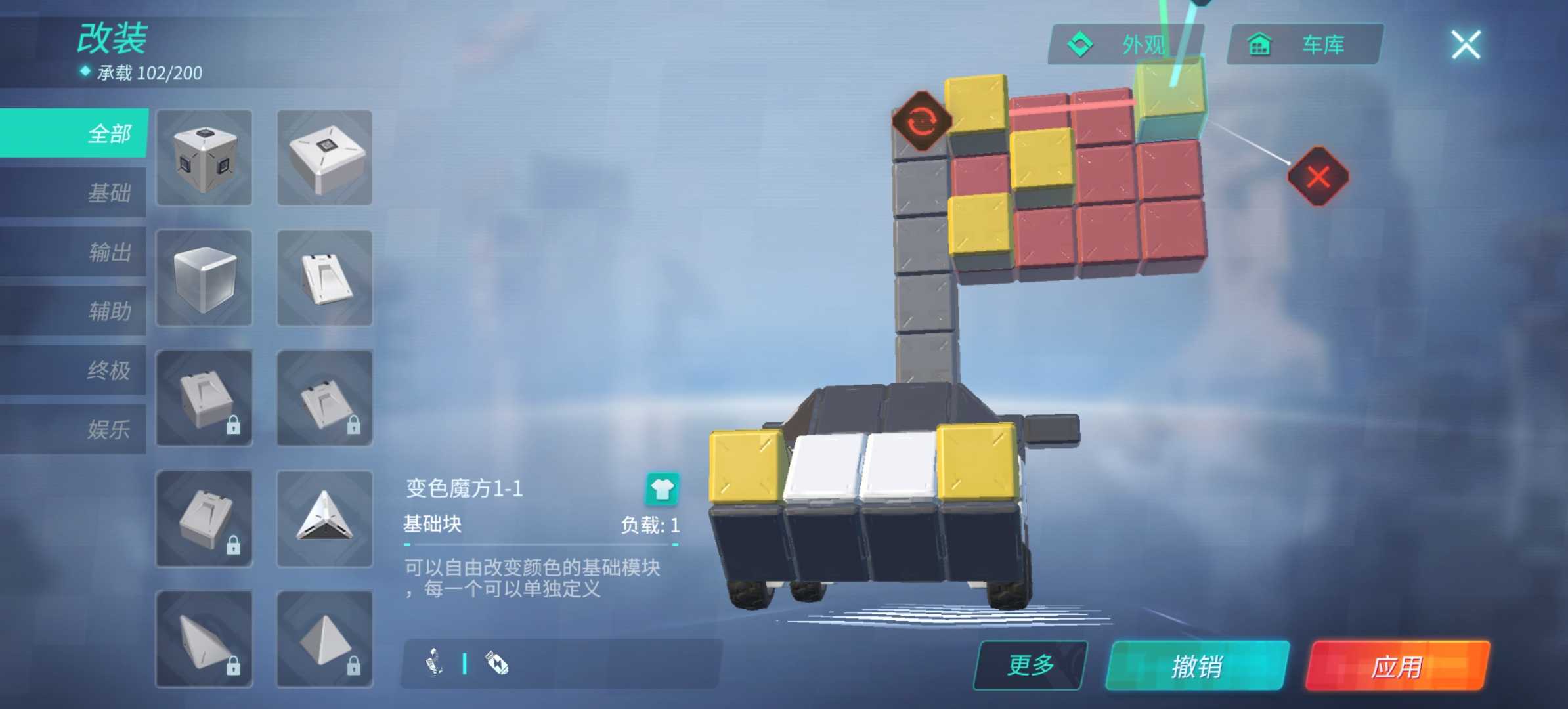Click the 应用 apply button
Image resolution: width=1568 pixels, height=709 pixels.
[1397, 666]
